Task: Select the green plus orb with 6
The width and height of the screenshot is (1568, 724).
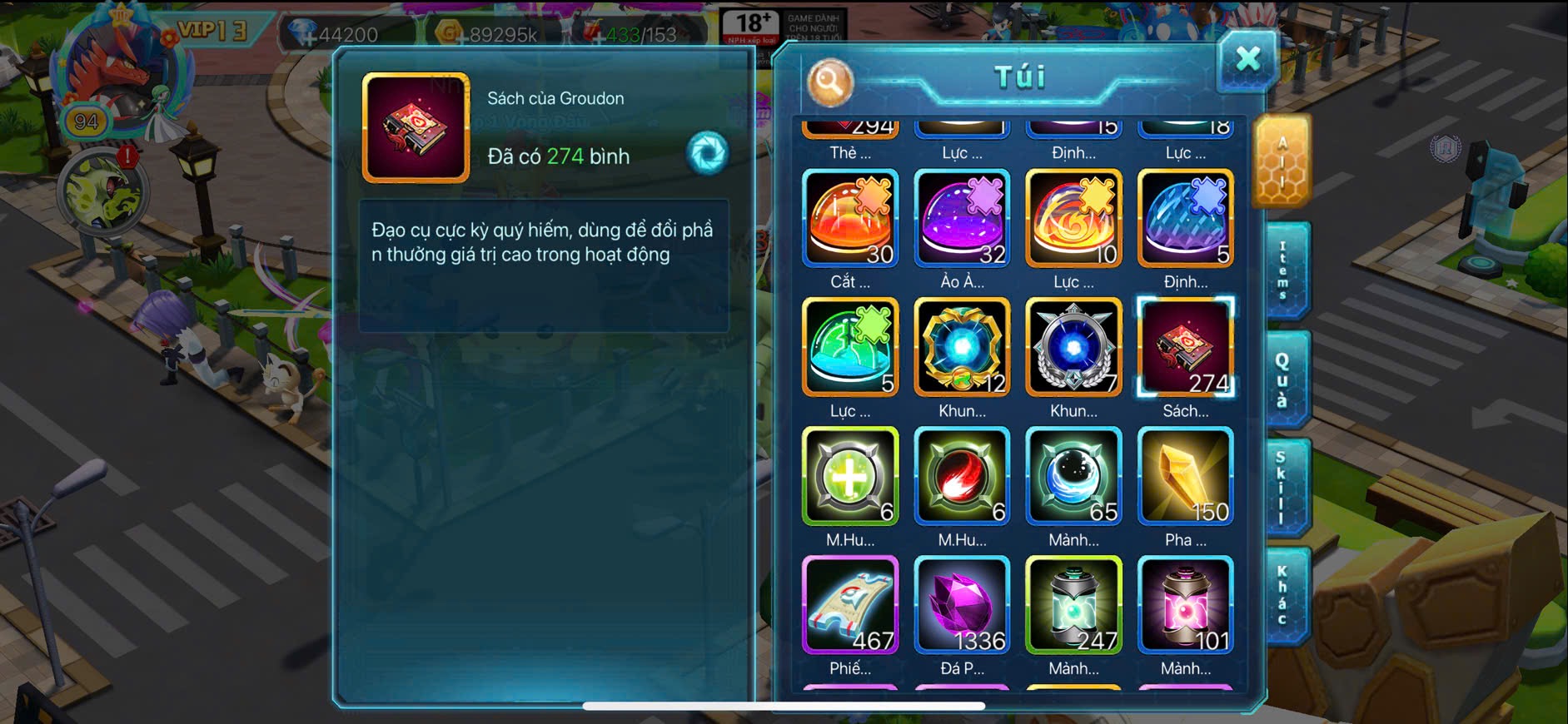Action: (850, 476)
